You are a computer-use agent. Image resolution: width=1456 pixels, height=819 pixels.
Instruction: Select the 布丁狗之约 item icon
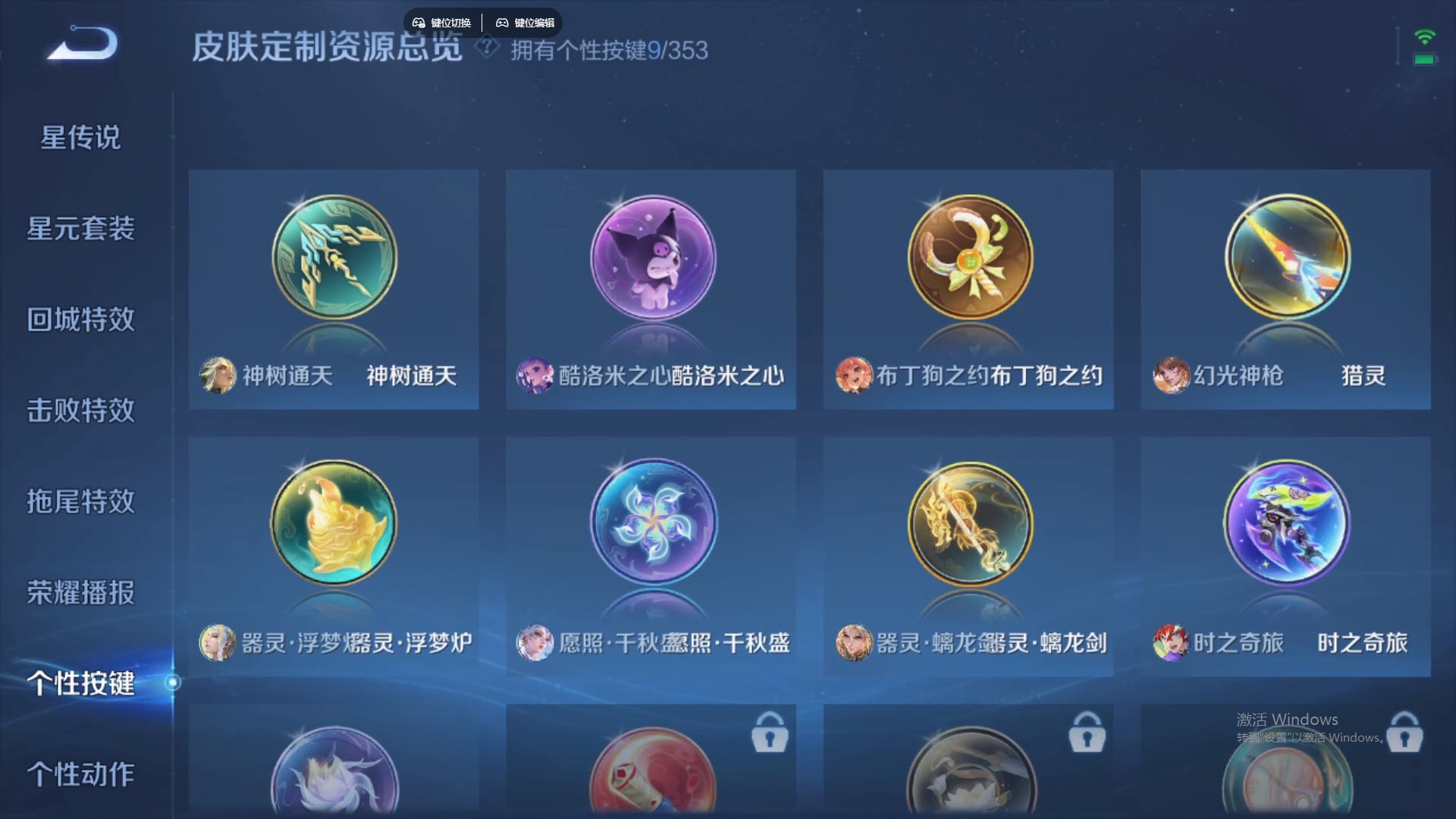point(968,258)
